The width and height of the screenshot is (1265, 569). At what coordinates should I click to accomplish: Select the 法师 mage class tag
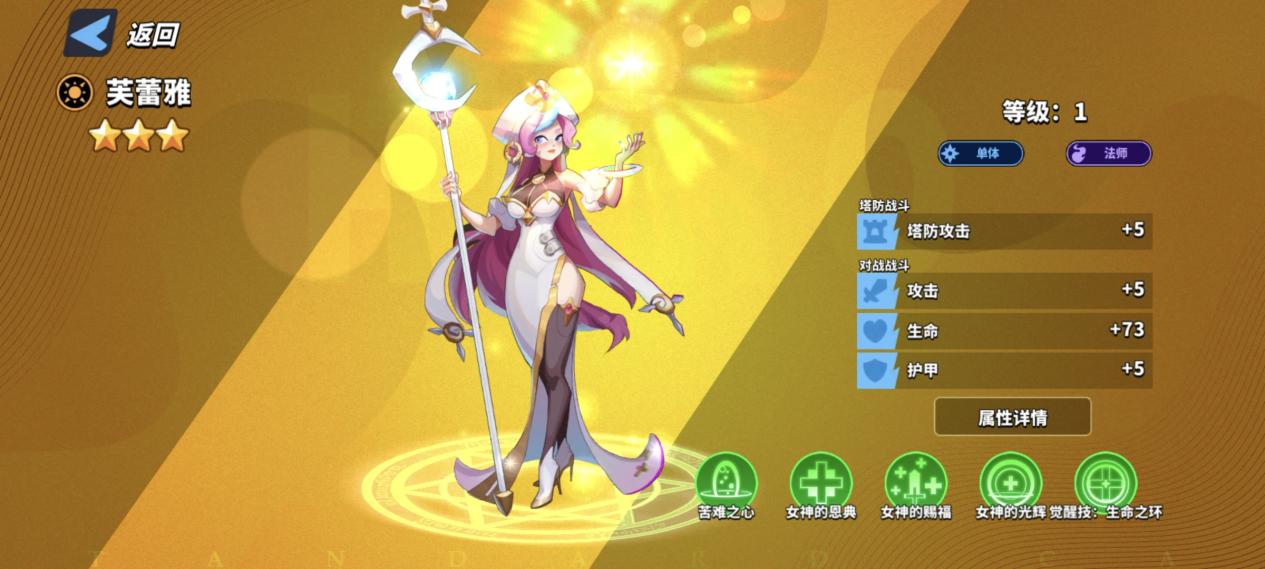coord(1108,153)
